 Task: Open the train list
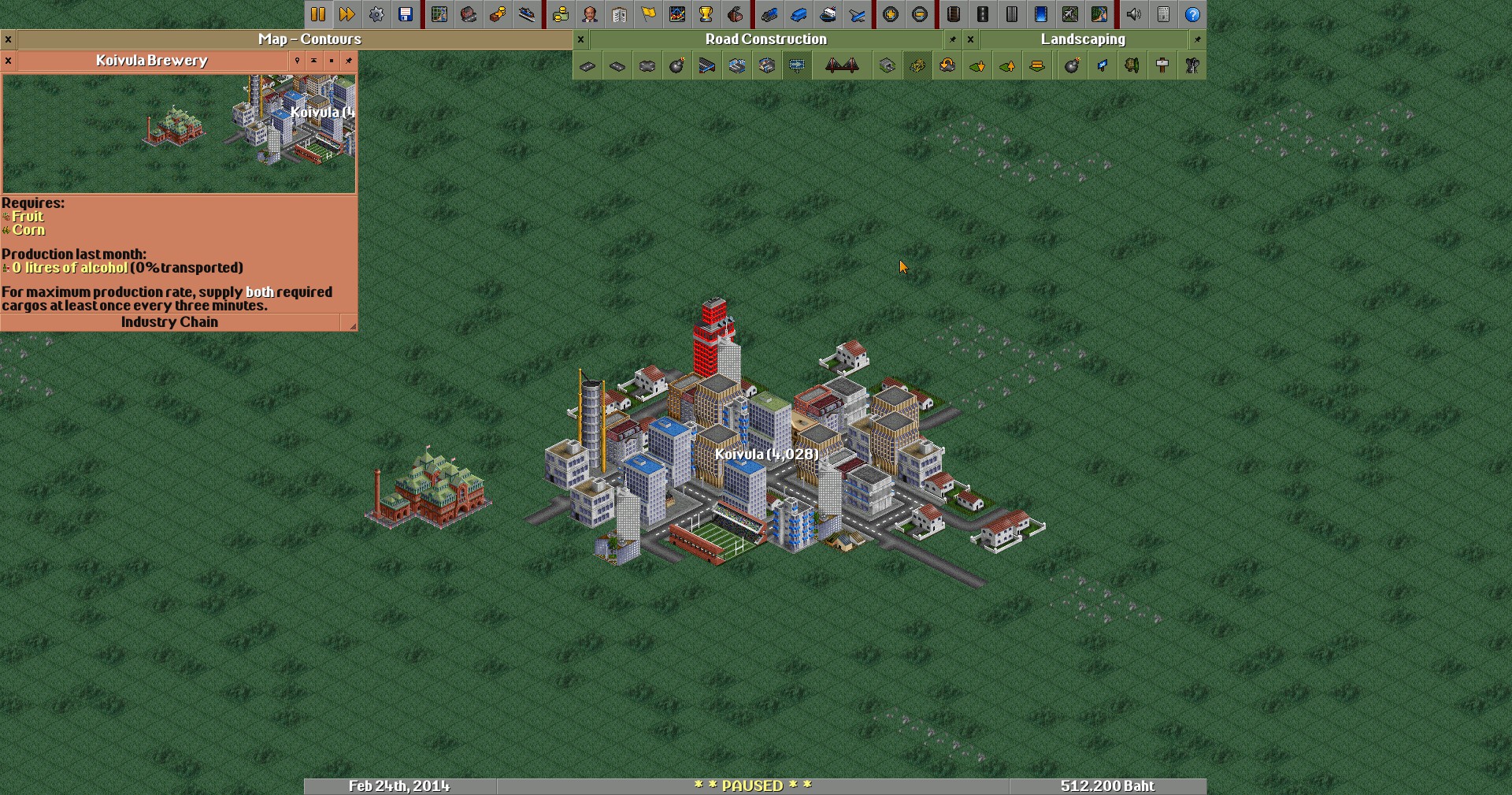(769, 14)
